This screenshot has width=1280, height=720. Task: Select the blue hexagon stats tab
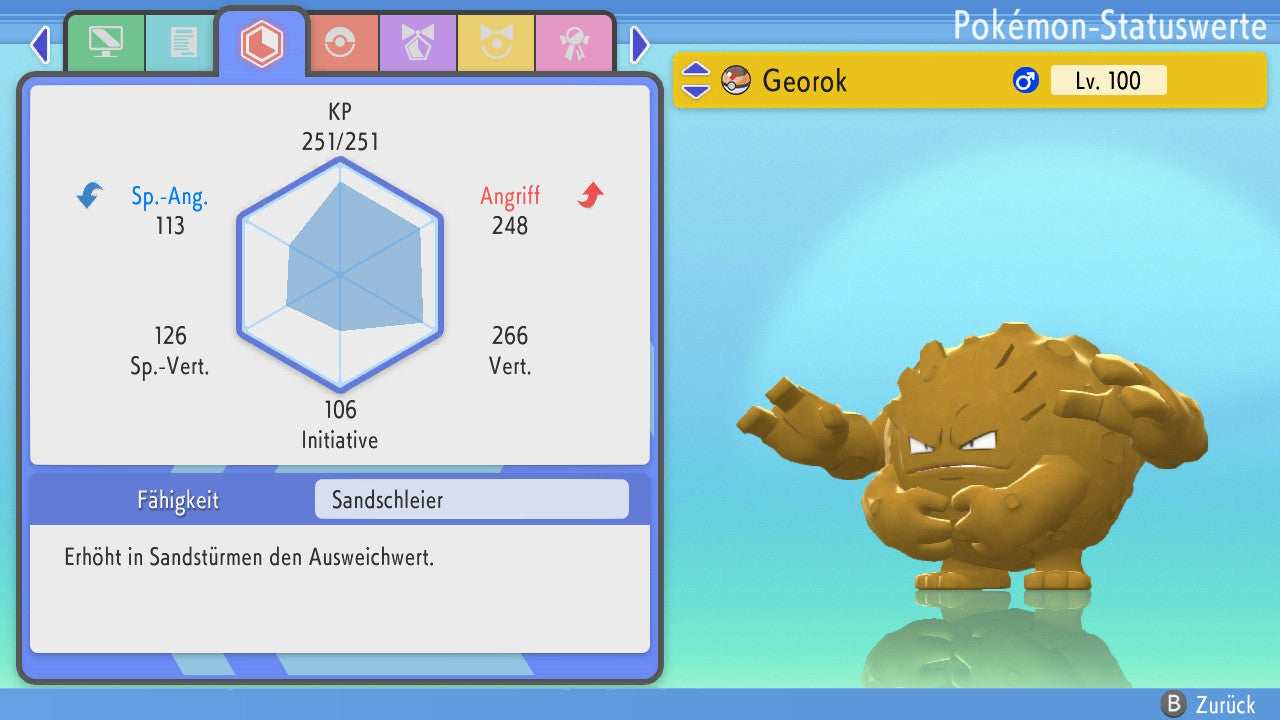click(x=262, y=43)
